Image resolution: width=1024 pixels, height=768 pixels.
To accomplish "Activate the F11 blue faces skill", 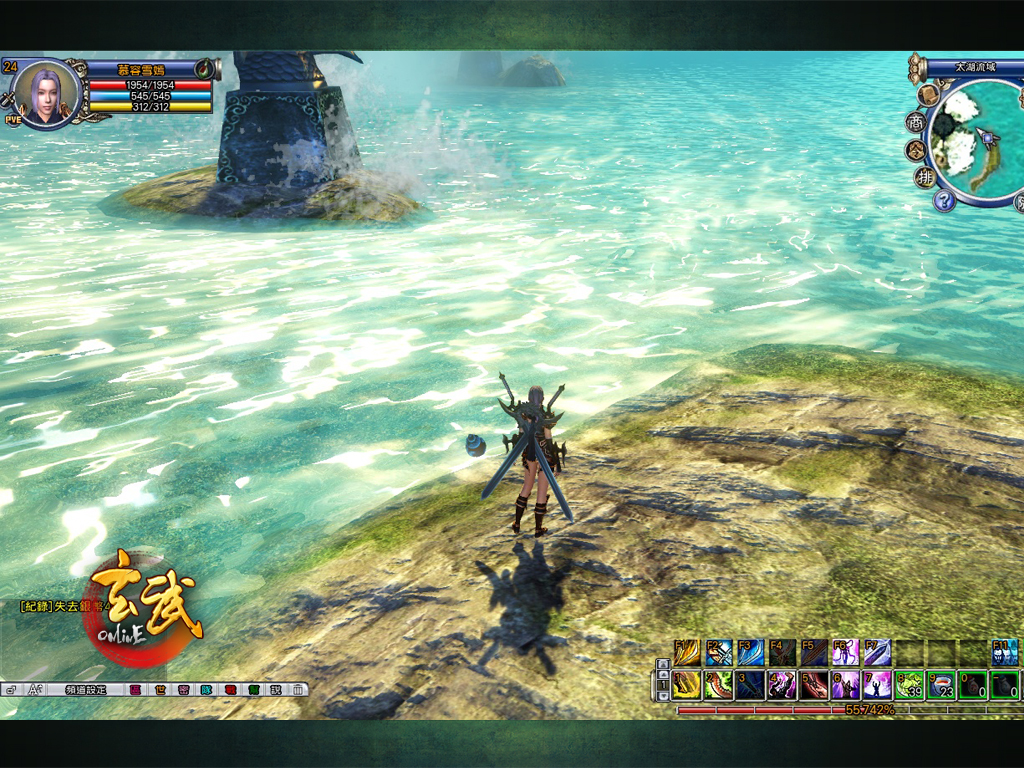I will click(1005, 653).
